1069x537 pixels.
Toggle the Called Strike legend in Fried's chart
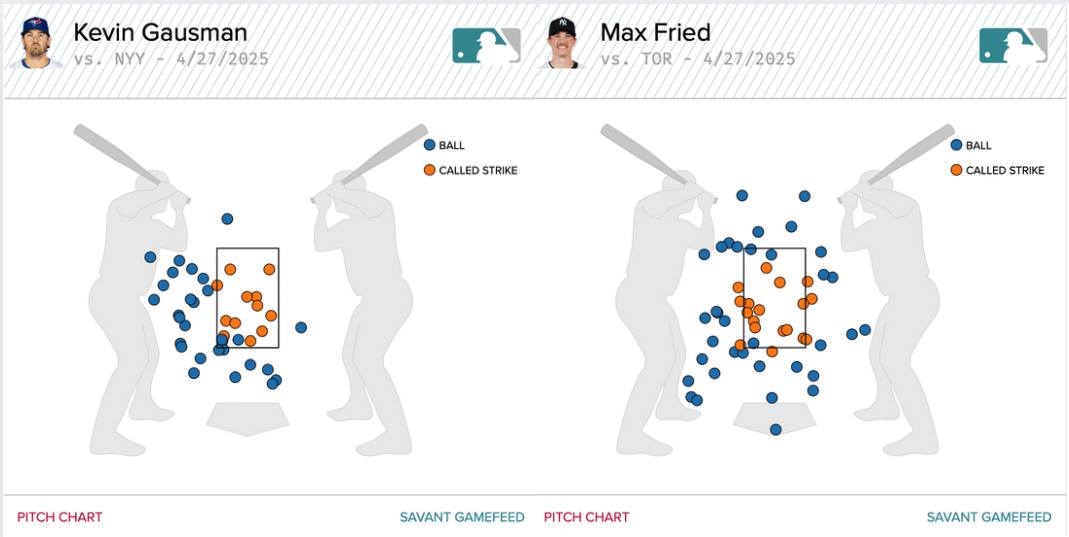click(998, 170)
